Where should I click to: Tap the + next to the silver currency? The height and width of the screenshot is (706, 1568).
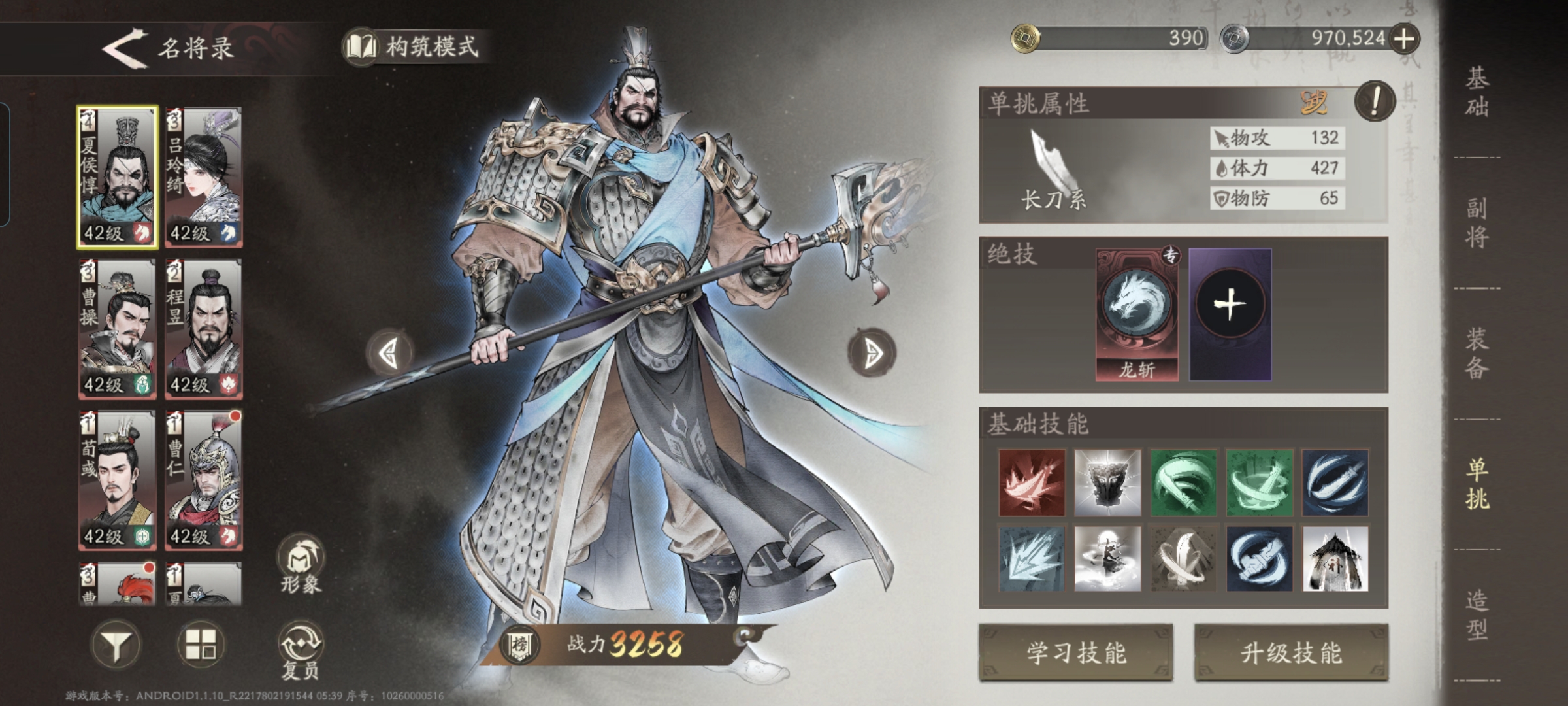tap(1409, 39)
